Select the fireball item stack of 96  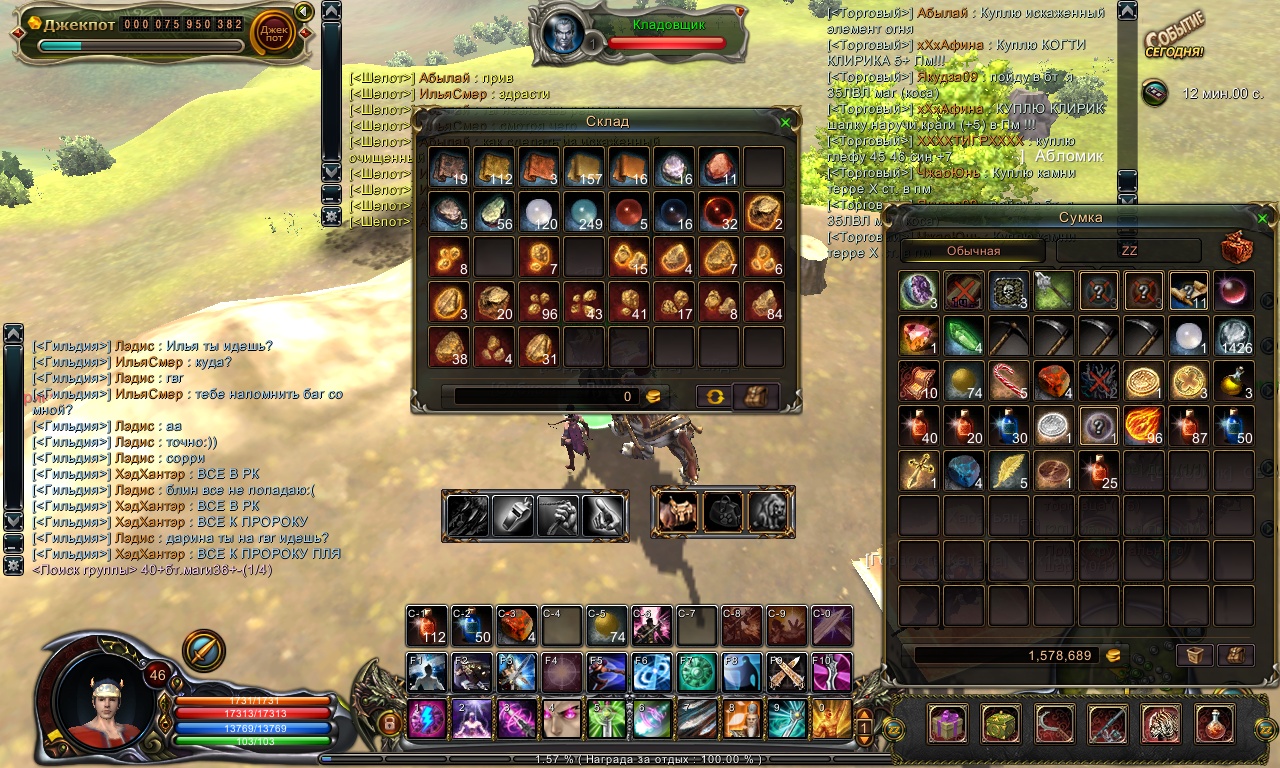[1143, 424]
